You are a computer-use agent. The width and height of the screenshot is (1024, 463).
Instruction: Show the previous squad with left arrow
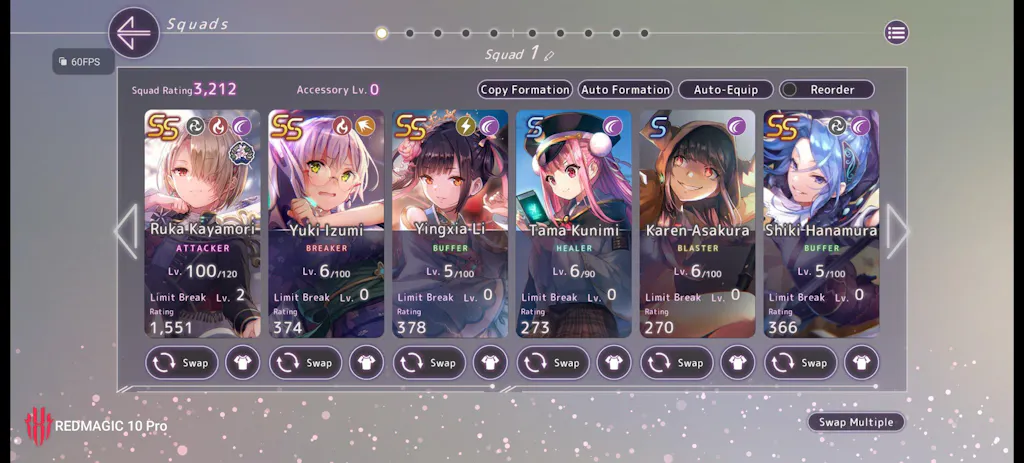[126, 232]
